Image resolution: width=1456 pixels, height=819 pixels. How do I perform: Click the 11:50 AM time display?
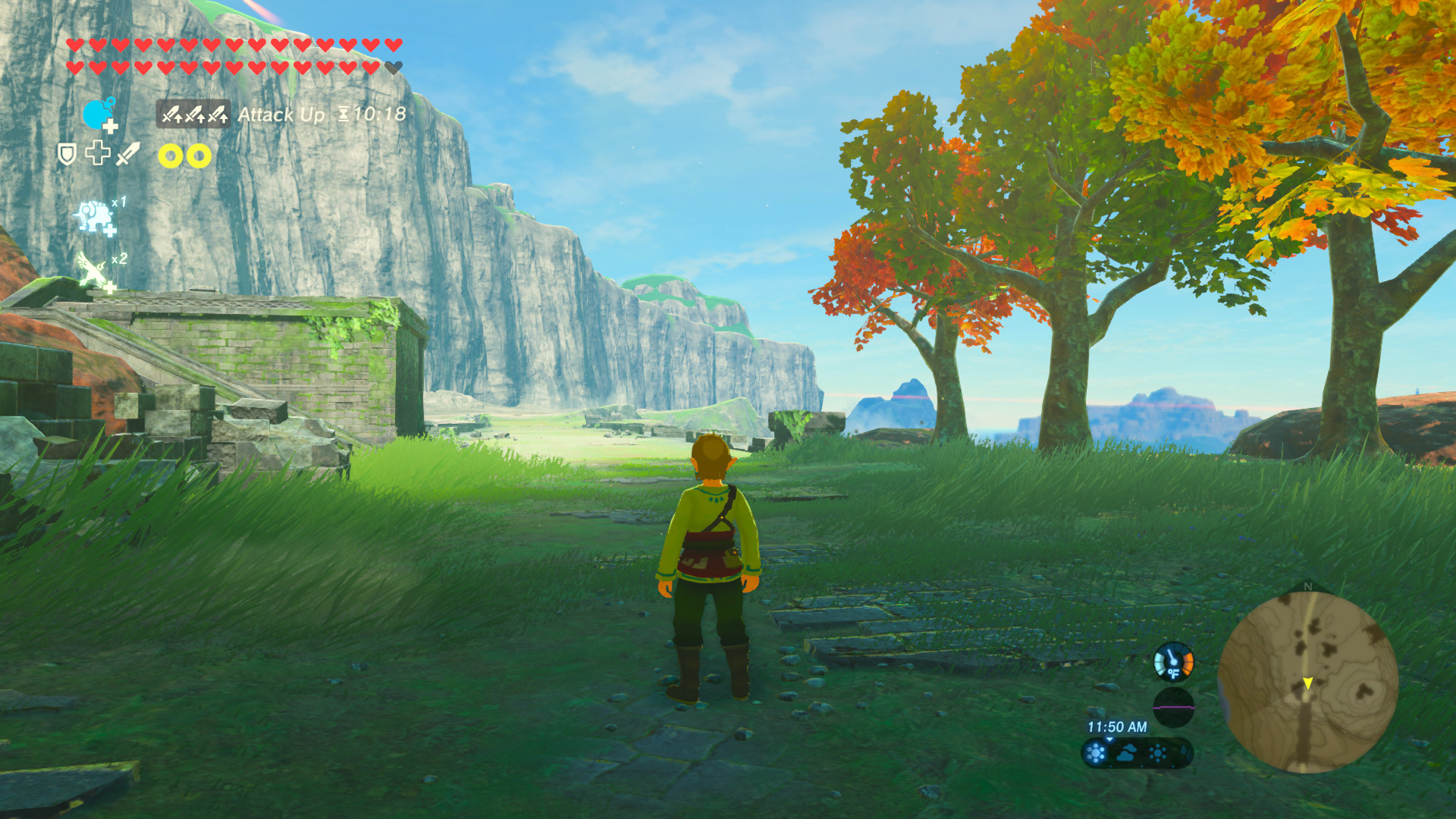[x=1118, y=726]
